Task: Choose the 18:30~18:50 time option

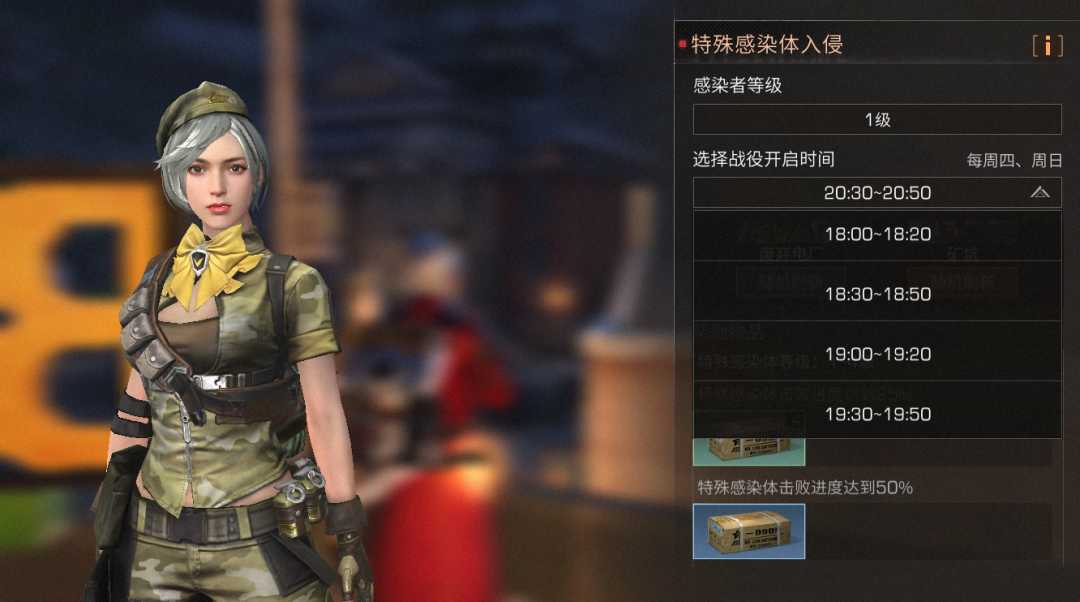Action: click(x=877, y=294)
